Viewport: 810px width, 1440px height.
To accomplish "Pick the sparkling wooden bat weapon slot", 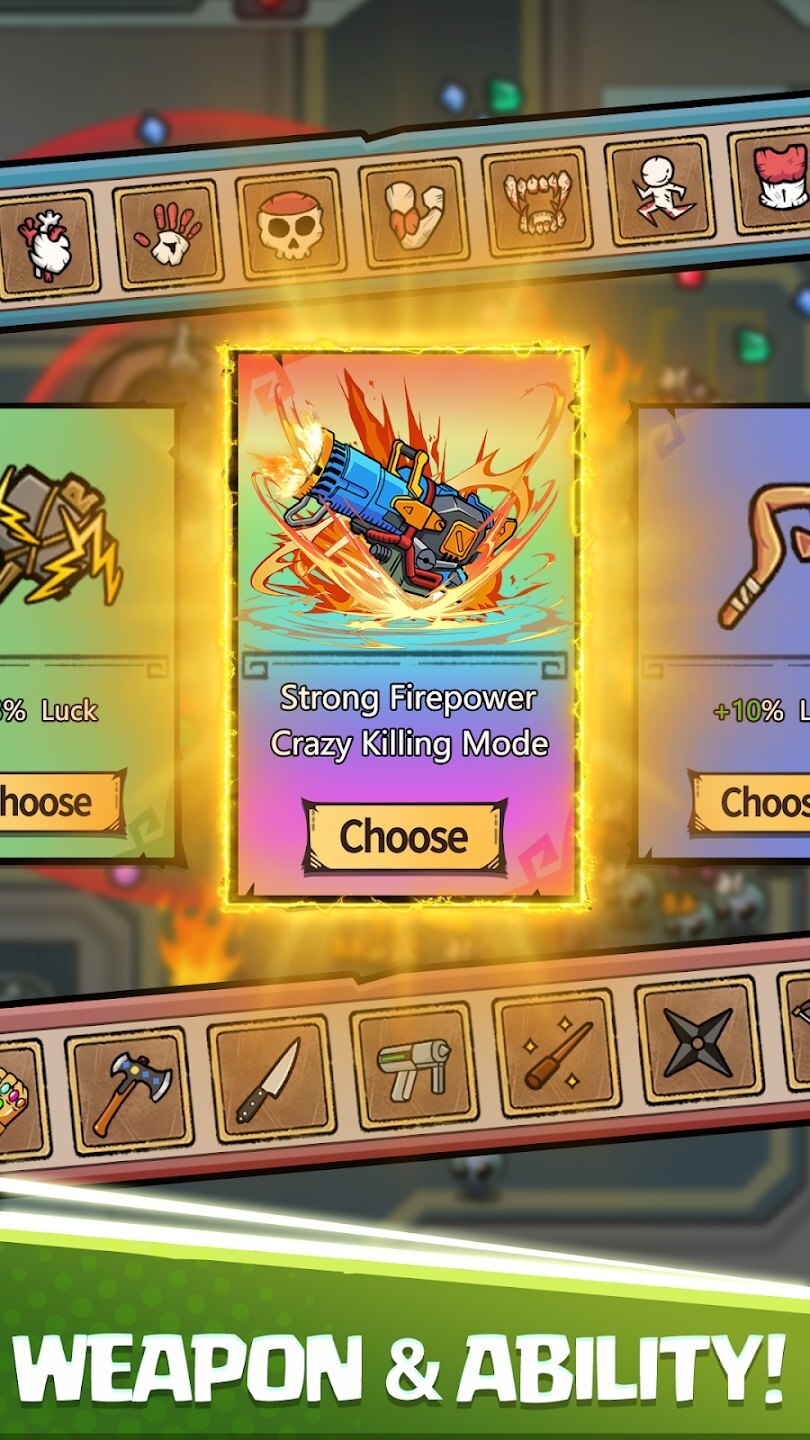I will (x=556, y=1053).
